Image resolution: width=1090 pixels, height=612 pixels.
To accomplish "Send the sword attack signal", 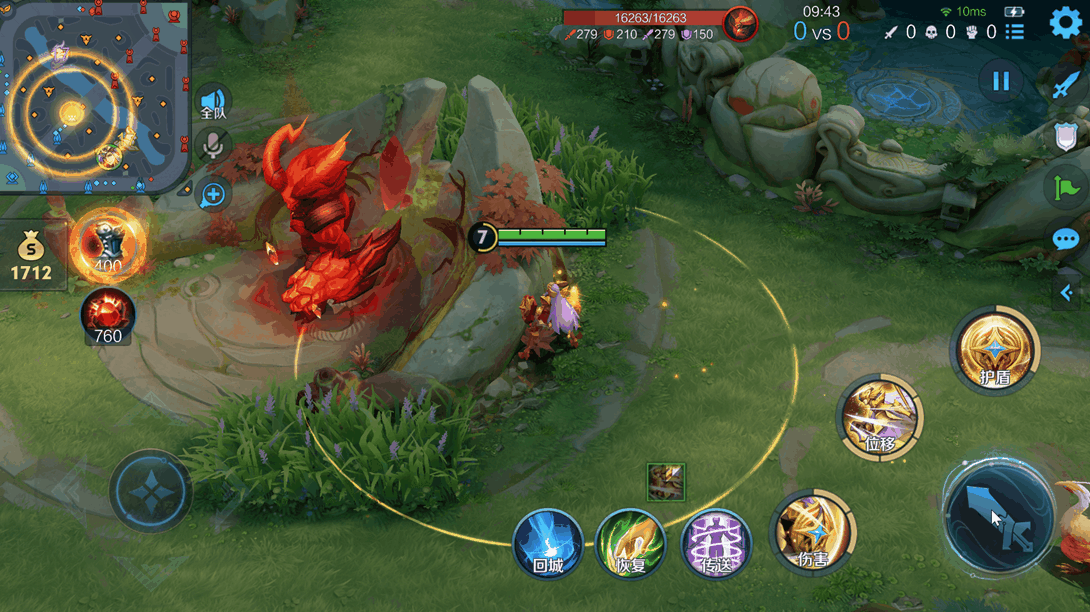I will pyautogui.click(x=1065, y=87).
